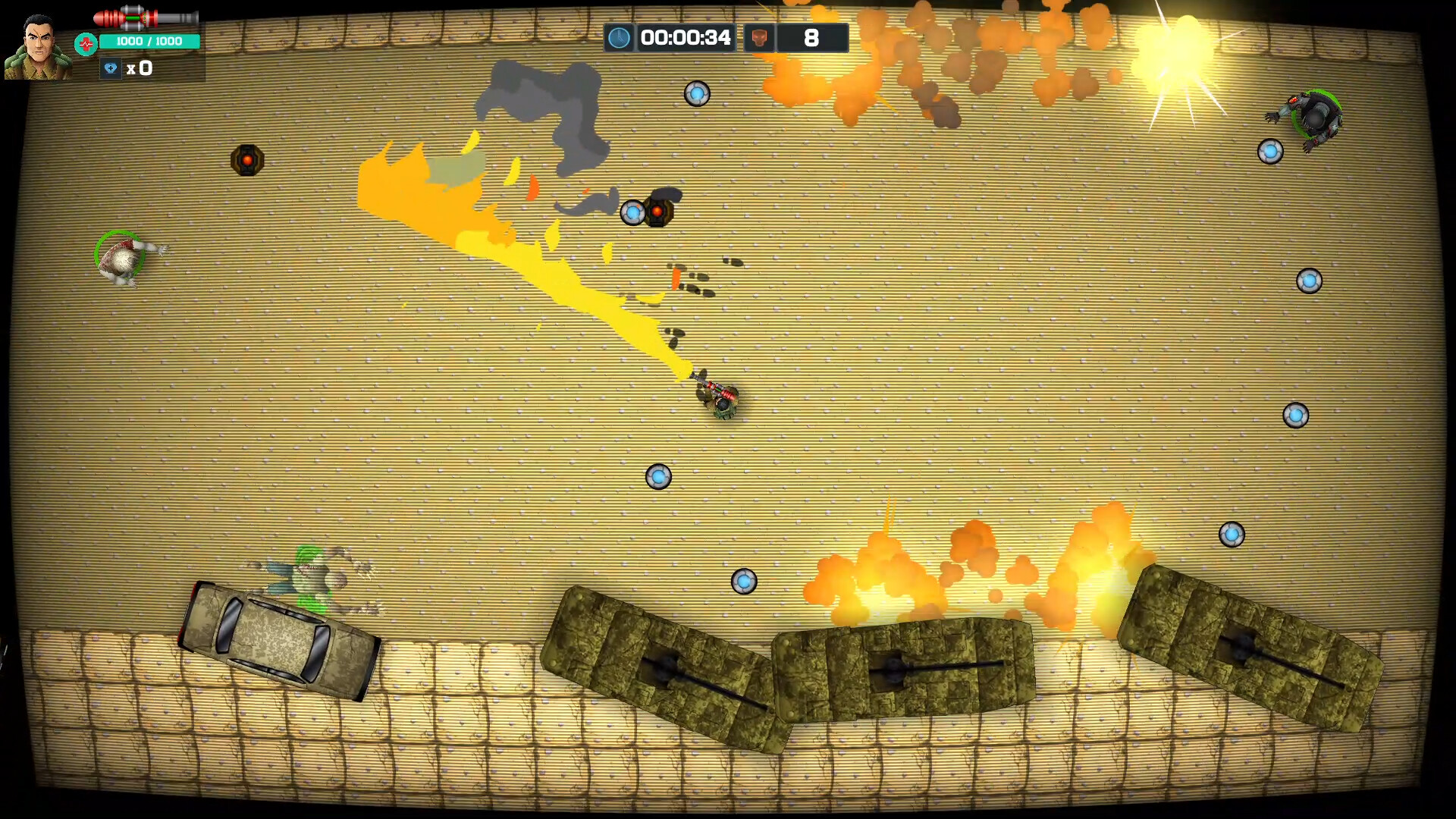
Task: Open the medkit counter showing x0
Action: coord(140,68)
